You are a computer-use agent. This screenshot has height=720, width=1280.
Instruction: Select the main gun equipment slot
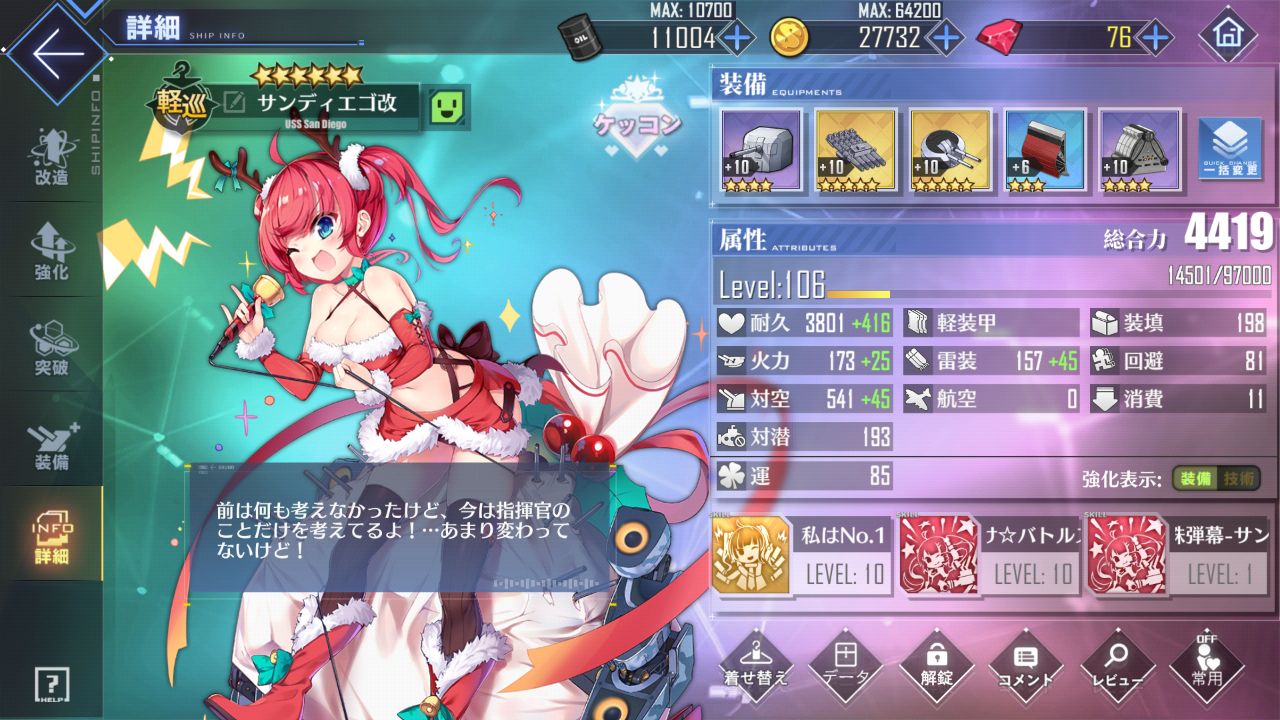pos(761,149)
